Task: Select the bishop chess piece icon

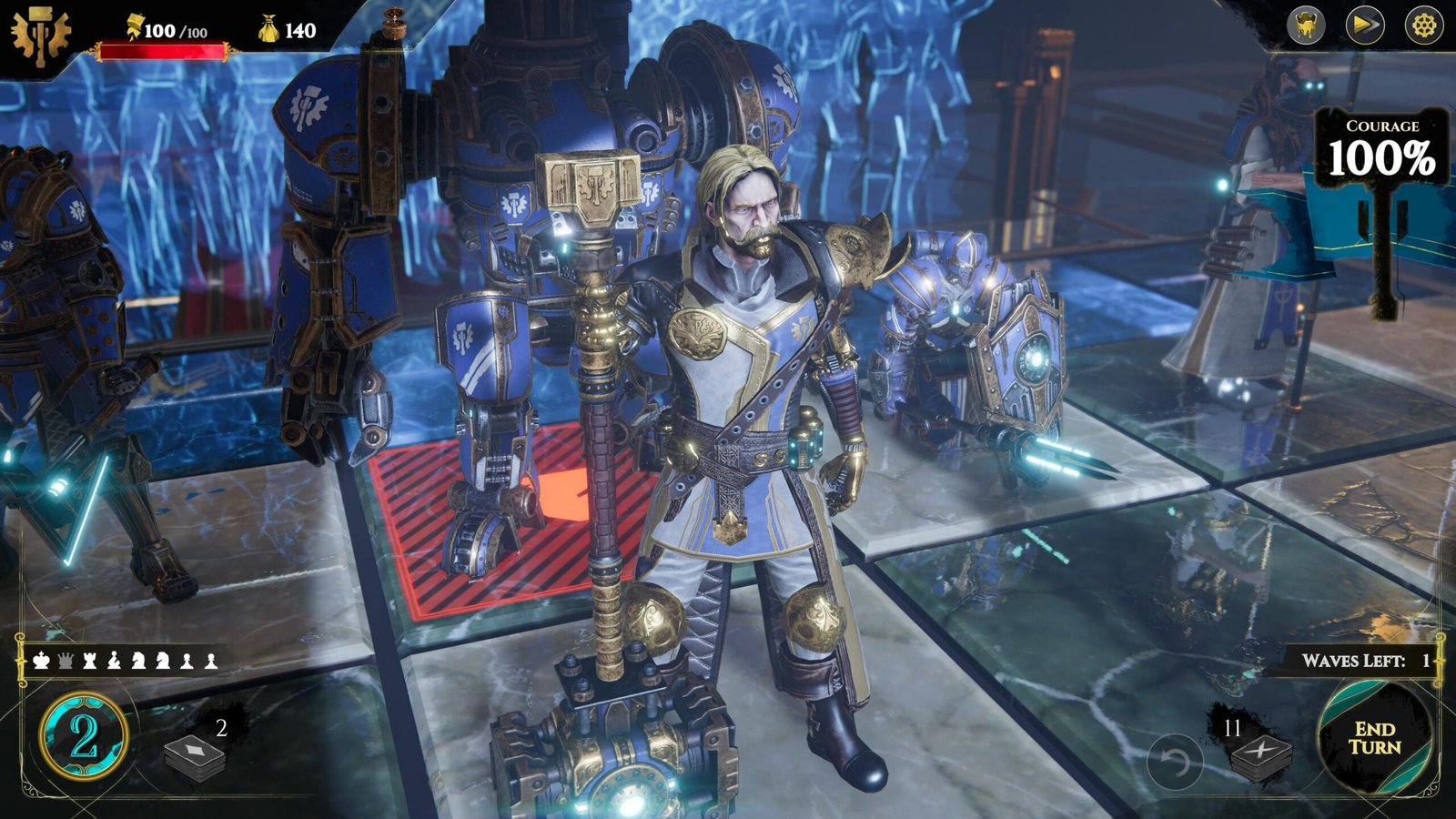Action: click(x=114, y=660)
